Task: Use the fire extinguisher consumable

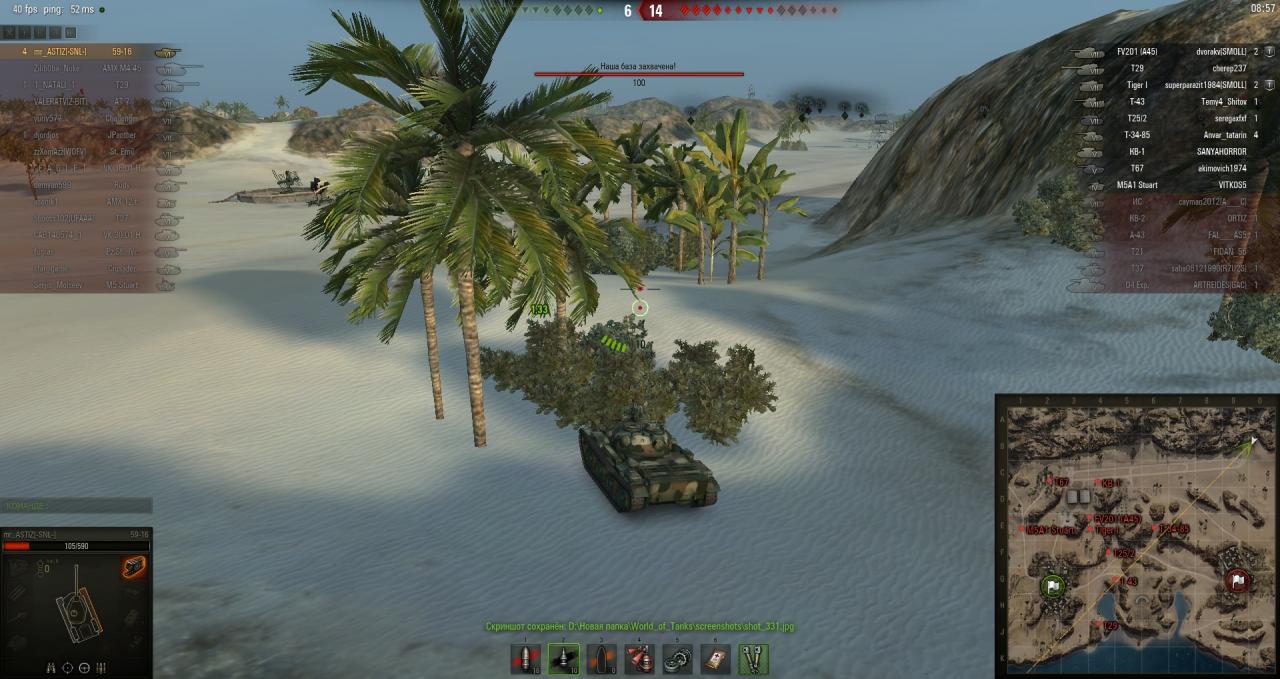Action: [639, 659]
